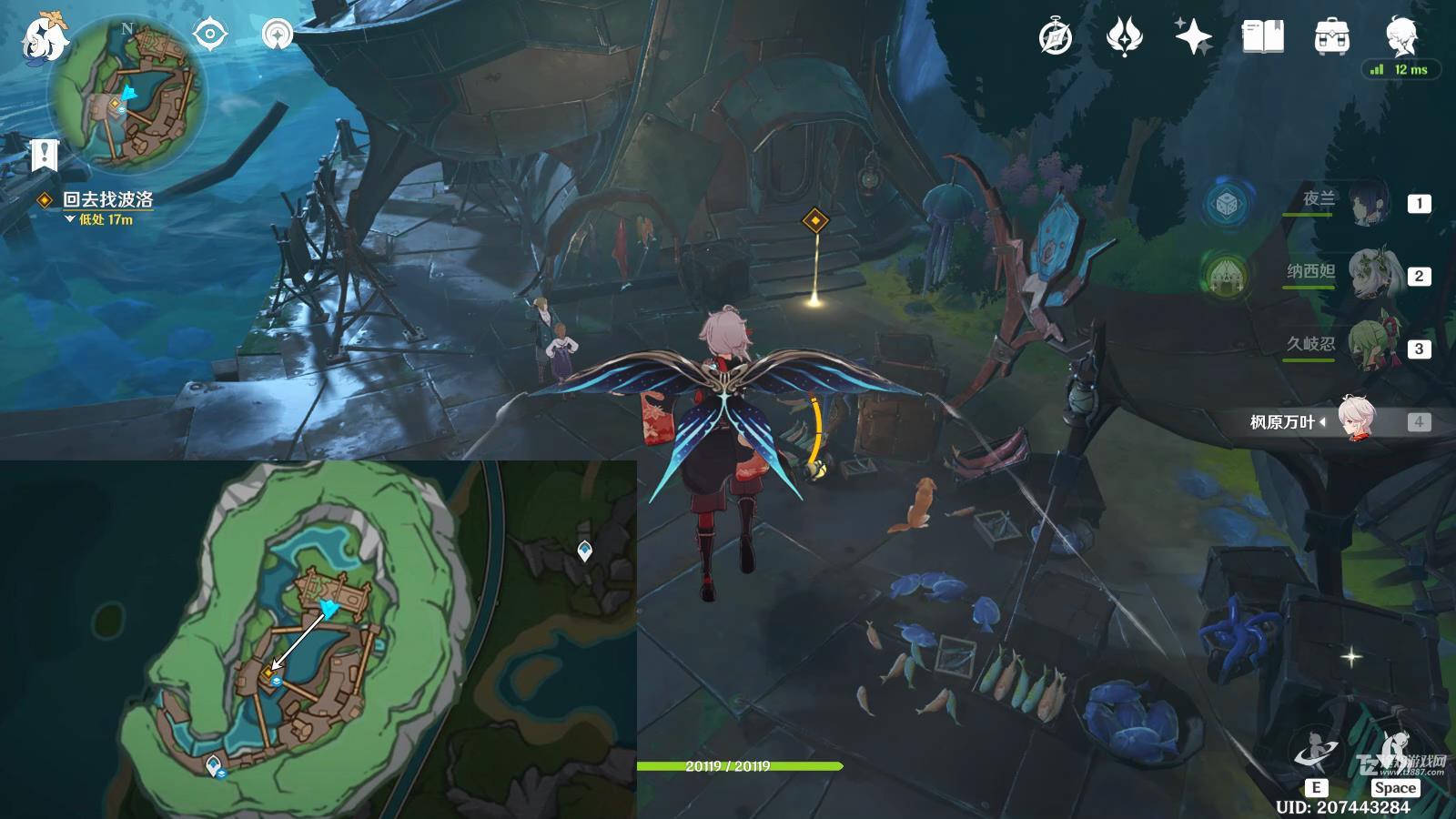The height and width of the screenshot is (819, 1456).
Task: Open the adventurer handbook book icon
Action: point(1262,37)
